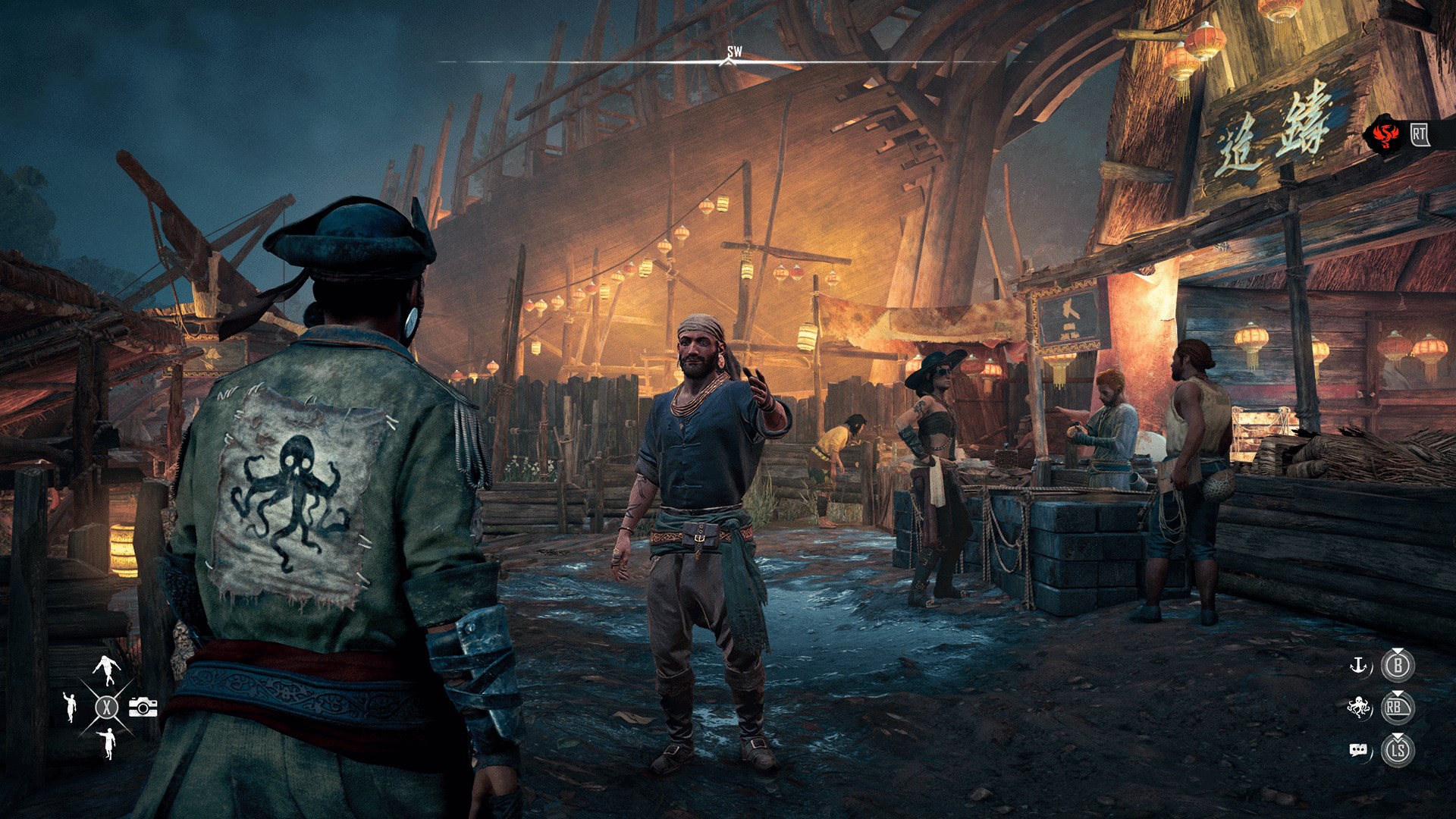Expand the arrow above the RB prompt

1398,695
